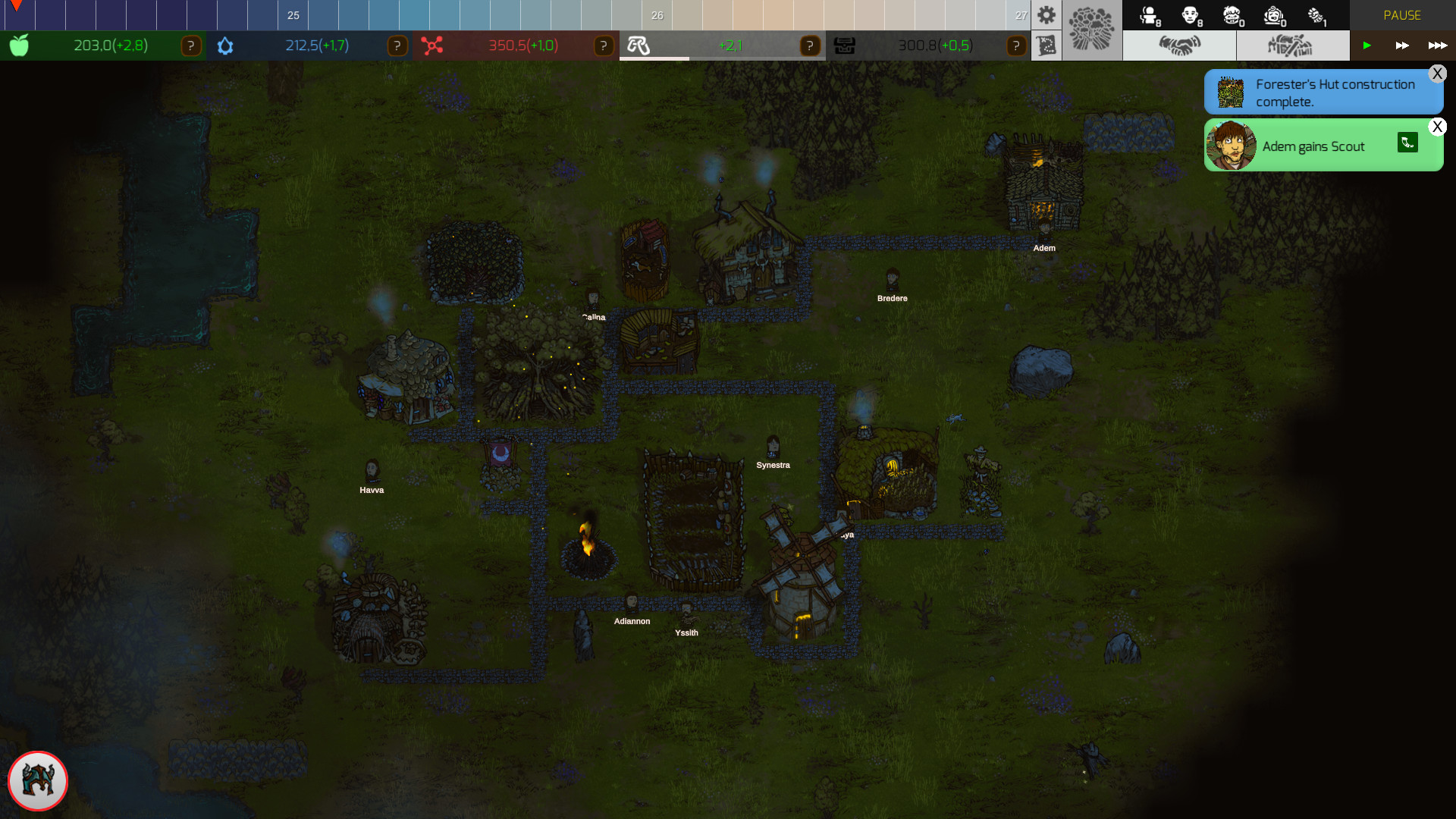Open the water resource info question mark

pos(397,45)
